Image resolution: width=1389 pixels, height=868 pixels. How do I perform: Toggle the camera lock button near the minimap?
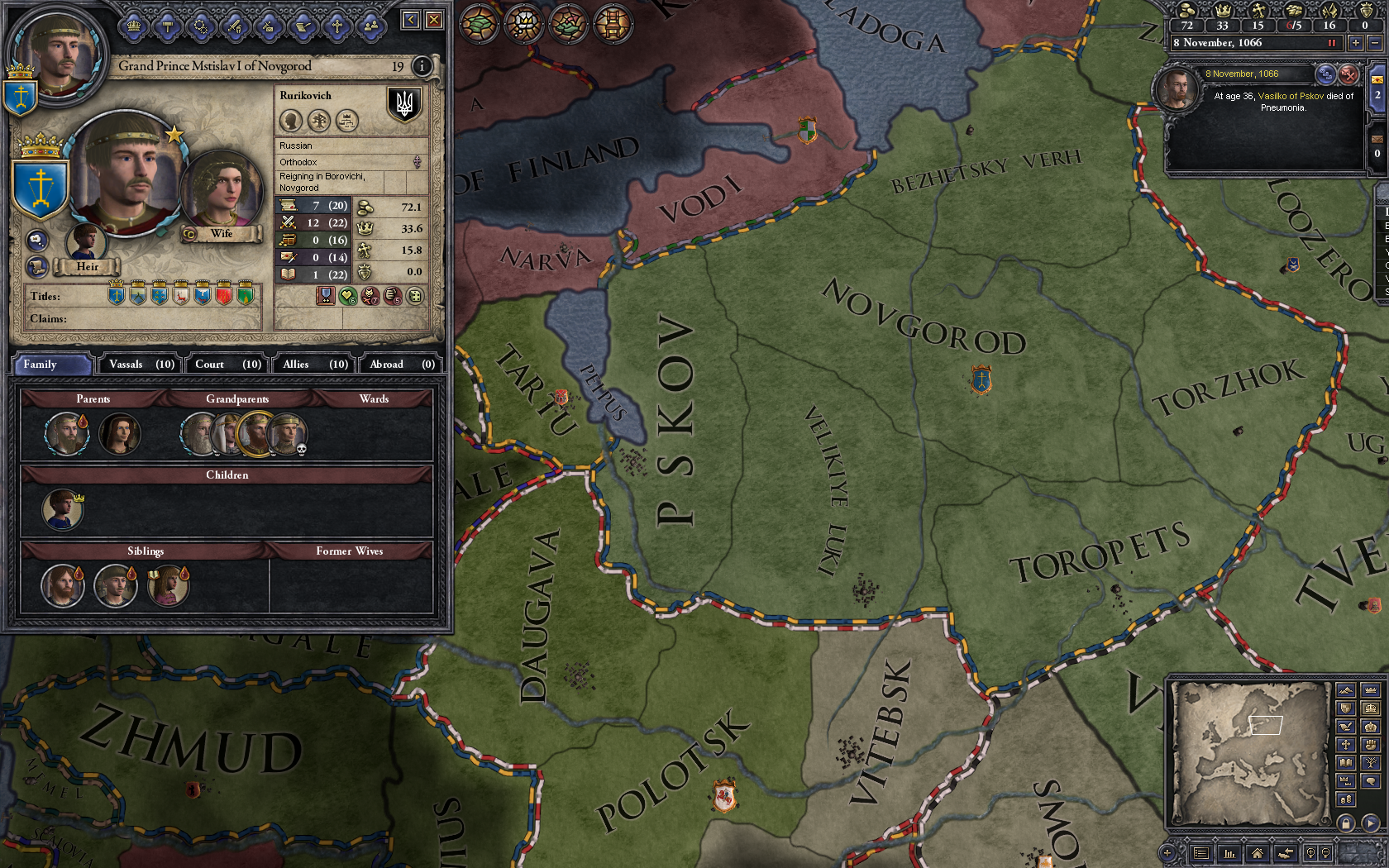pyautogui.click(x=1345, y=823)
